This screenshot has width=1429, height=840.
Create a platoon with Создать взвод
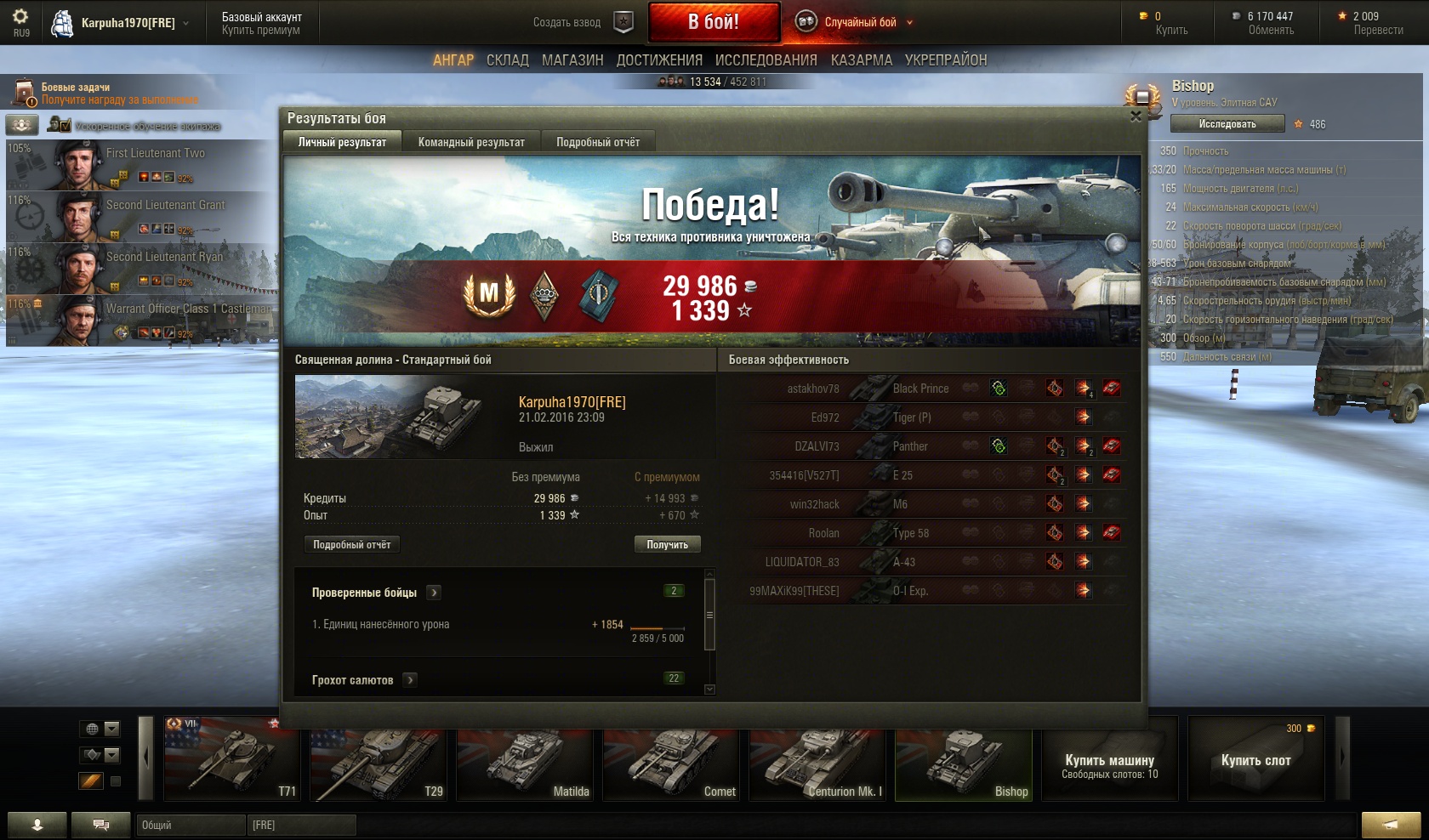[x=582, y=22]
